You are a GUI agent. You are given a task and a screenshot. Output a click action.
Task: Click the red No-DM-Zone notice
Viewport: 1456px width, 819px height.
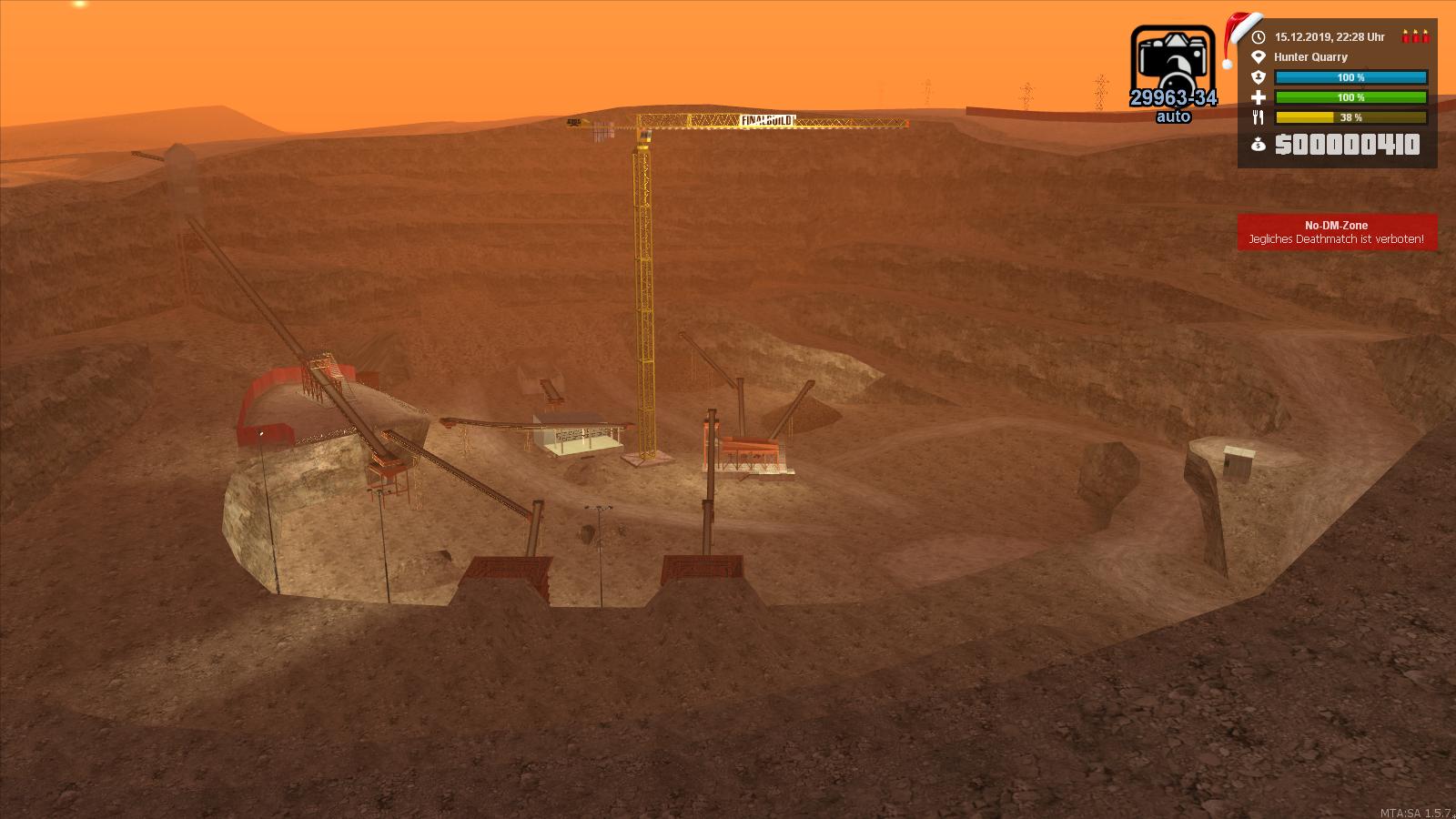pyautogui.click(x=1336, y=232)
